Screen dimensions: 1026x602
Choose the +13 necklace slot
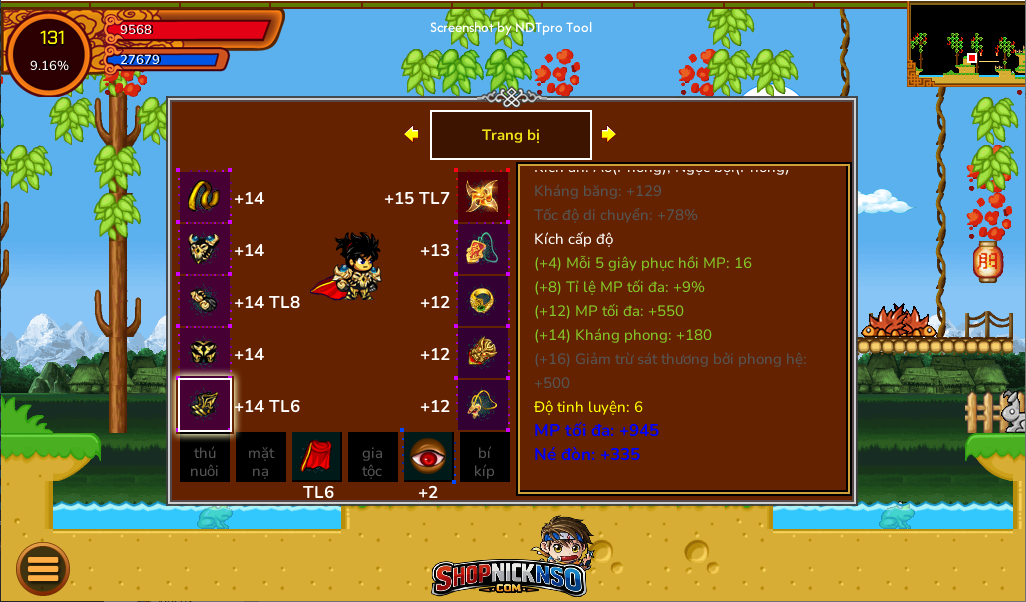point(483,250)
